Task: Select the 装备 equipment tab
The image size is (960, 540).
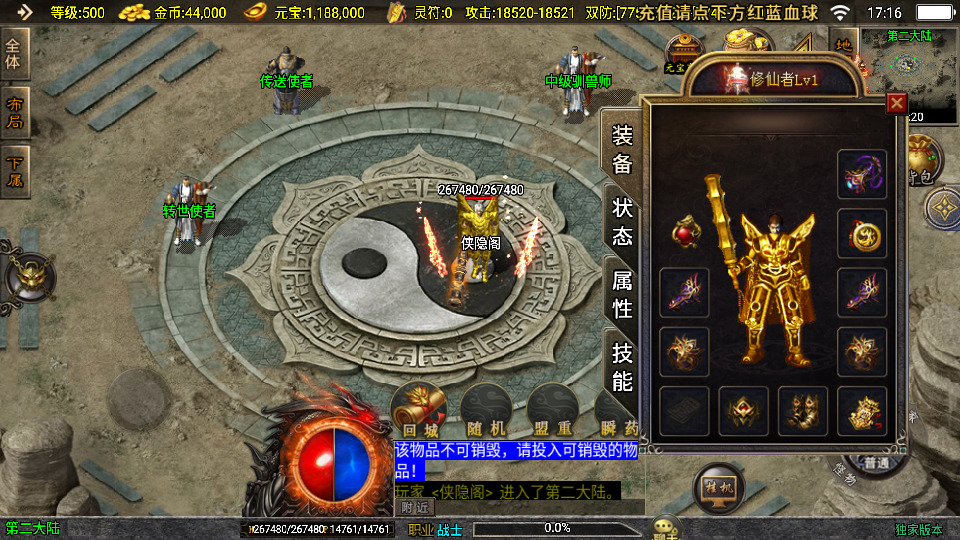Action: click(x=622, y=149)
